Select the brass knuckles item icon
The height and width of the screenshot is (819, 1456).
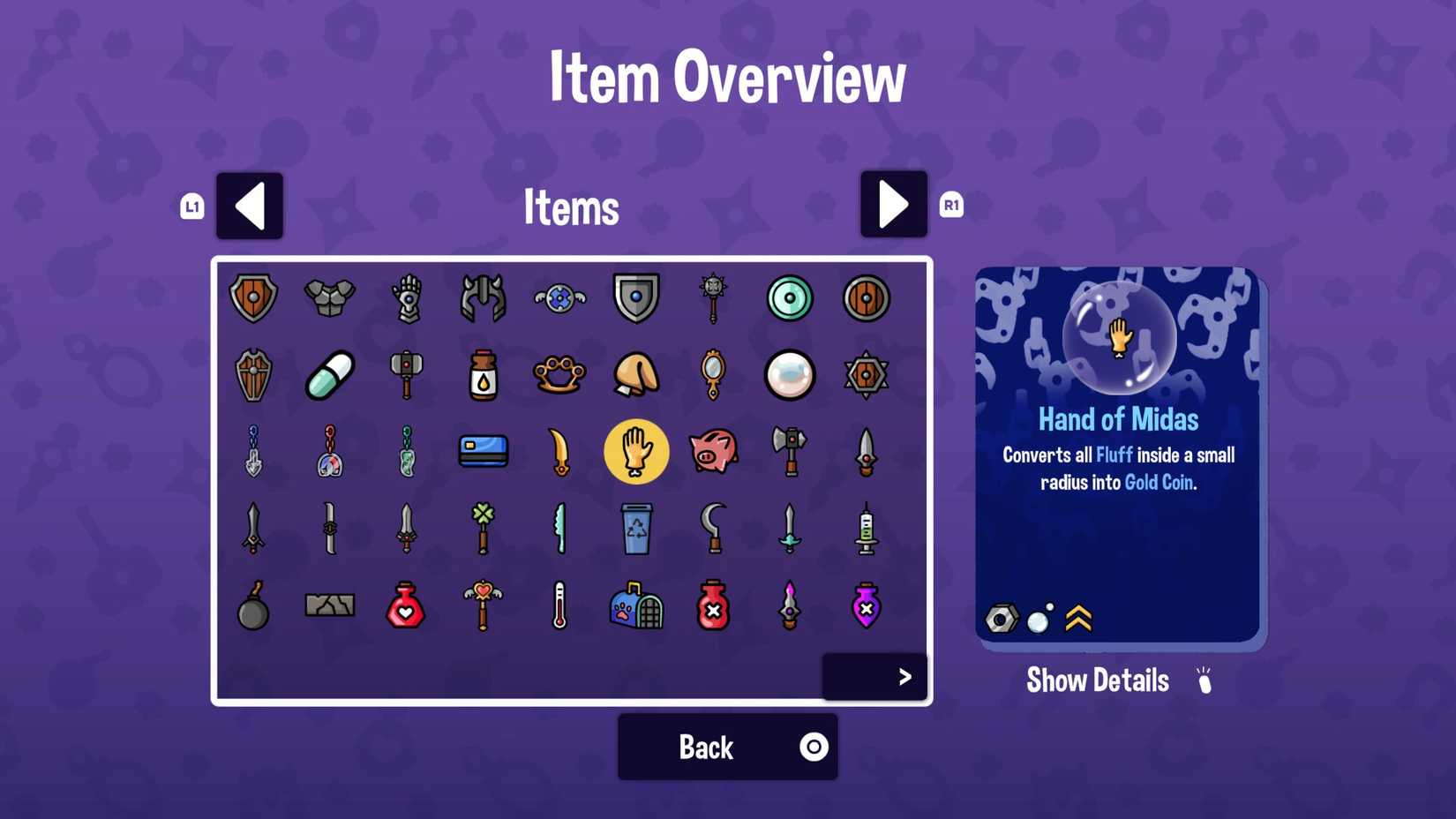560,375
